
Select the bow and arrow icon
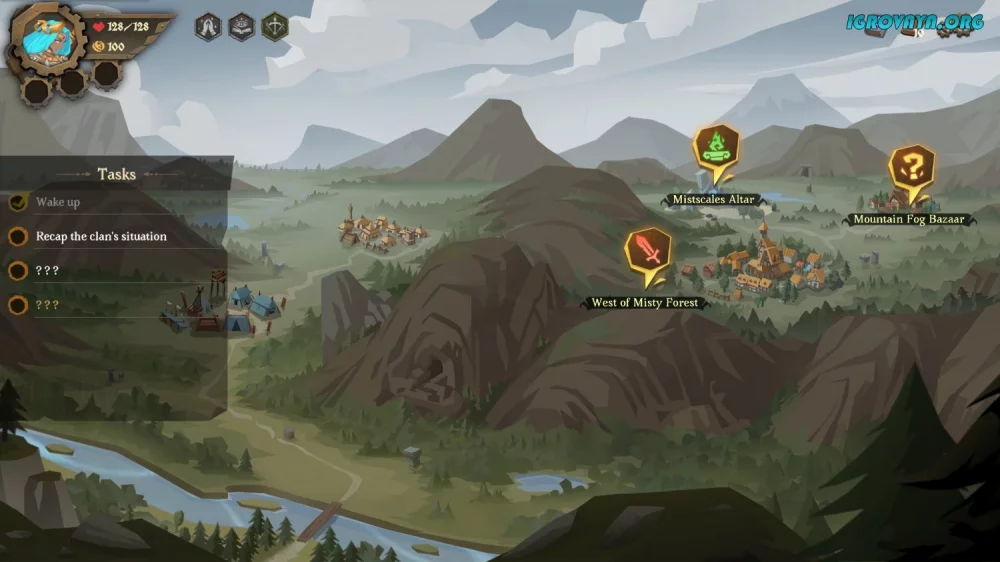point(275,27)
